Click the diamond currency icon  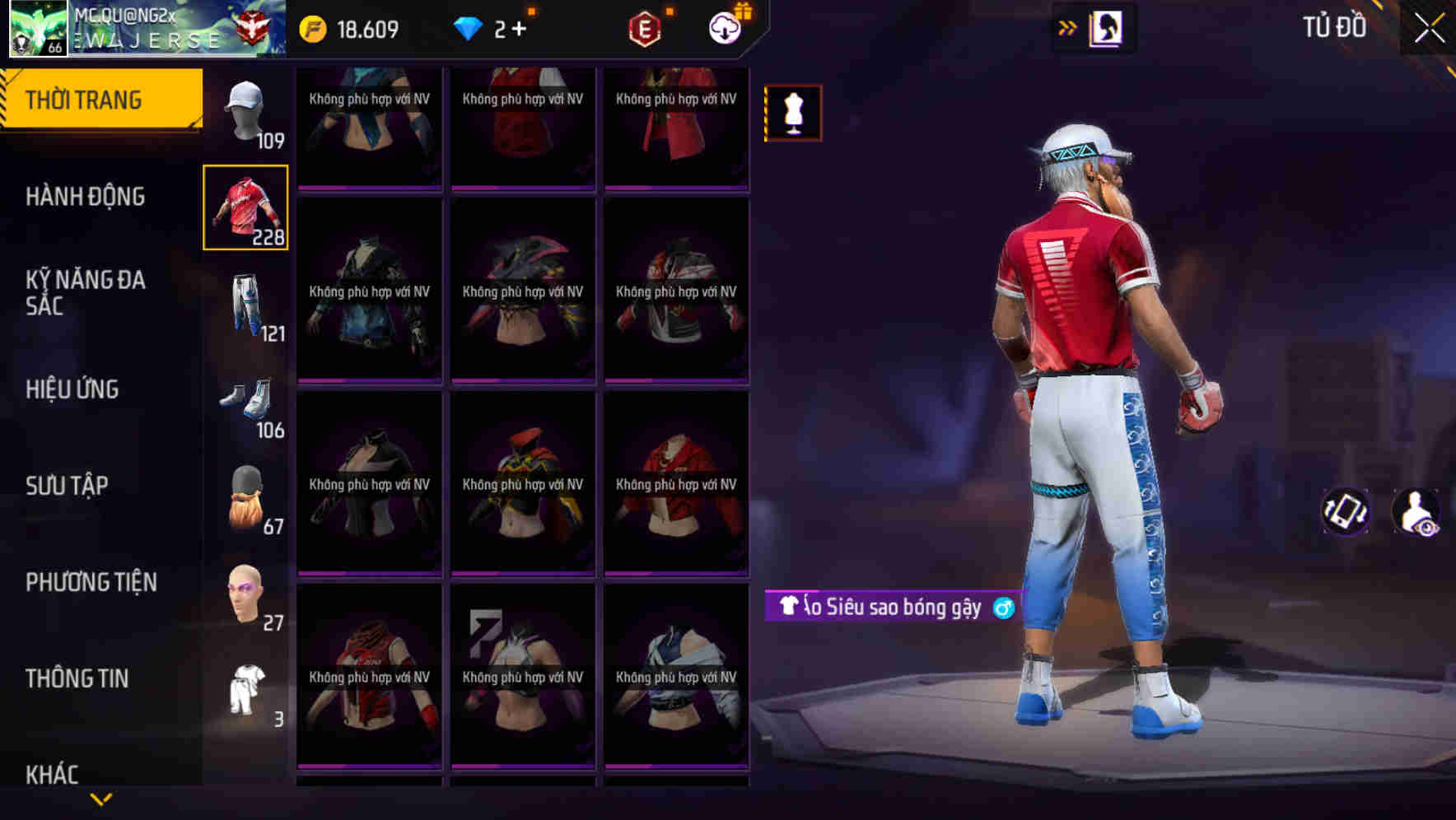467,28
